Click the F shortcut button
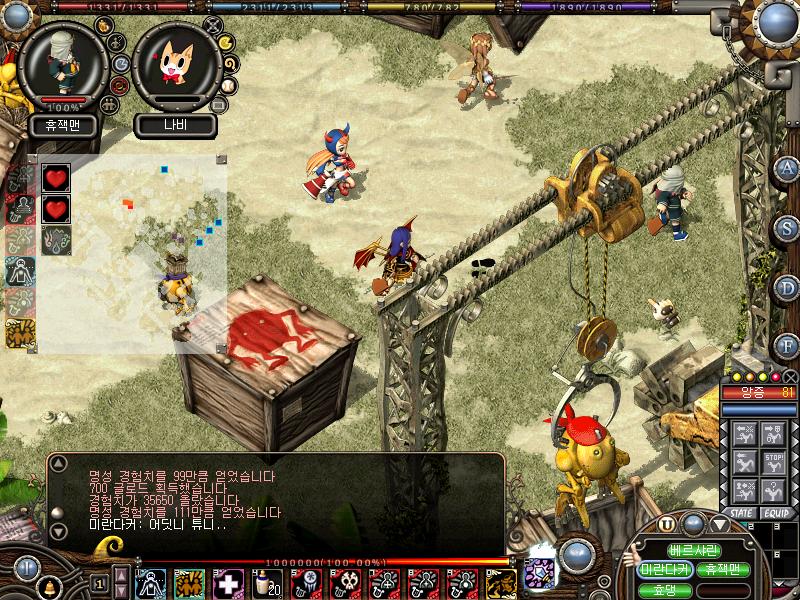 tap(787, 346)
